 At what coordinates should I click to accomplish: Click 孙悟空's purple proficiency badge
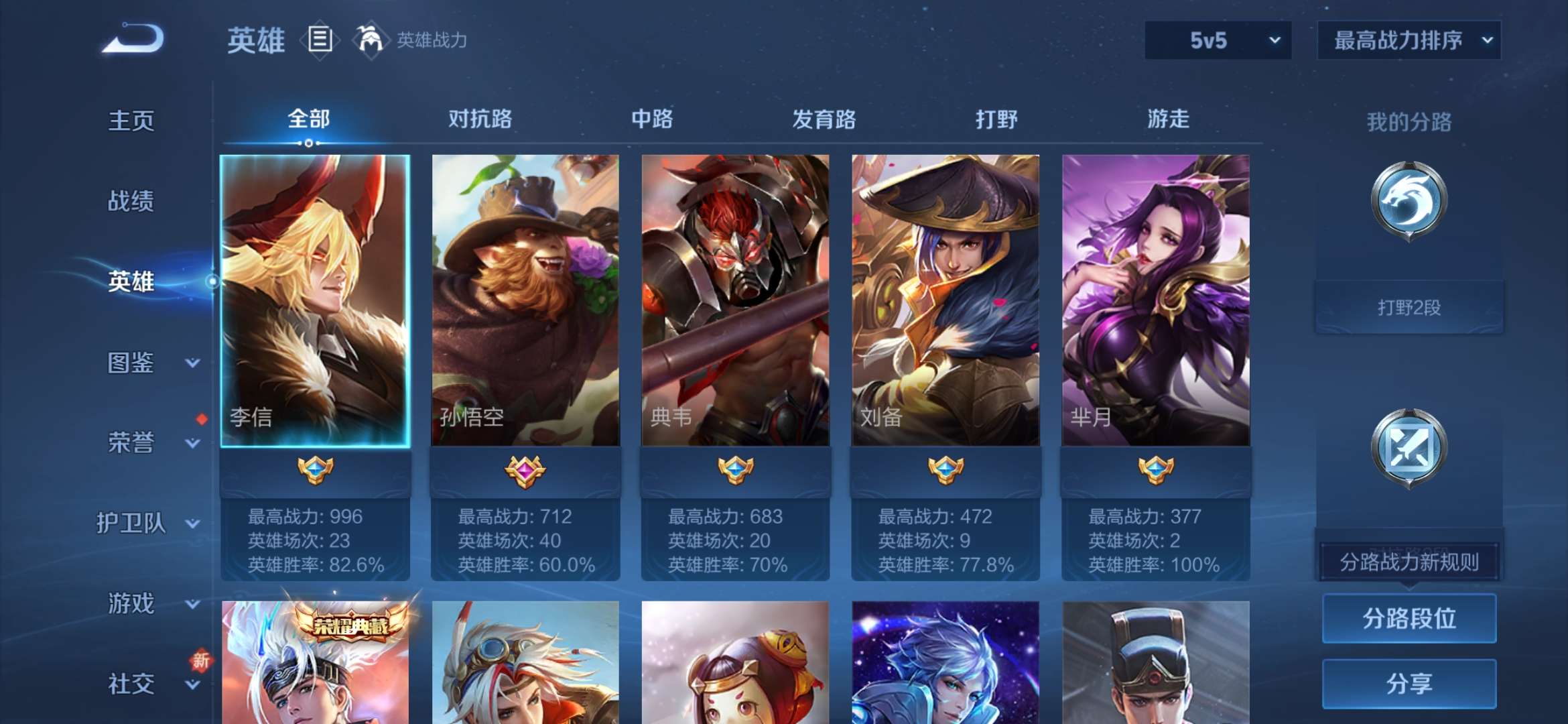[x=527, y=472]
